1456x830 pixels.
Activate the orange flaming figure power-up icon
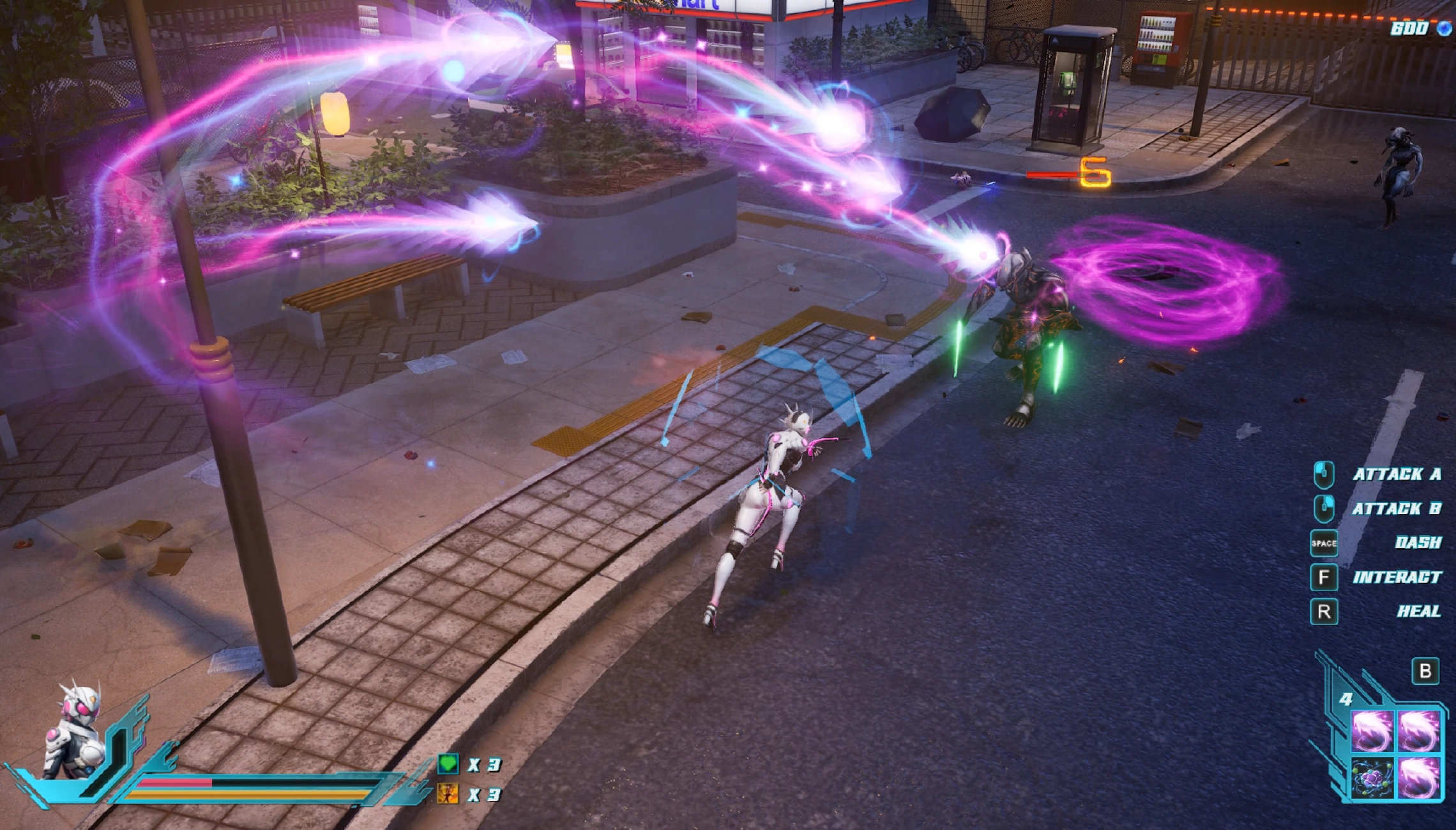click(448, 794)
